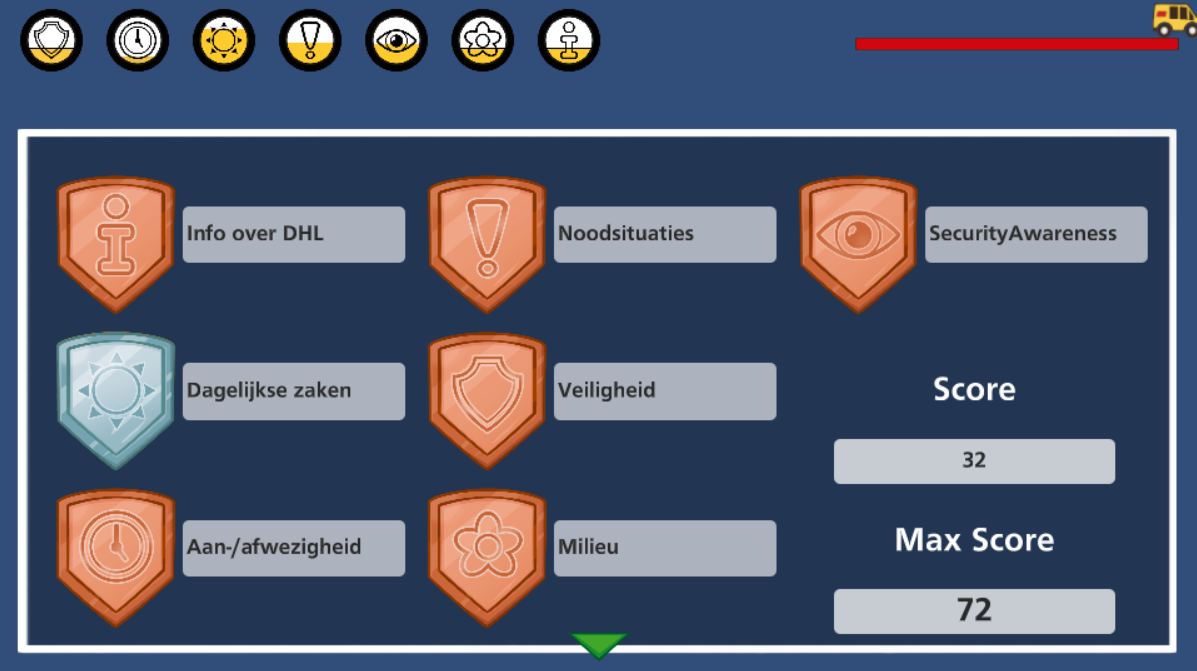Click the round exclamation icon in top bar
Screen dimensions: 1197x671
click(310, 40)
